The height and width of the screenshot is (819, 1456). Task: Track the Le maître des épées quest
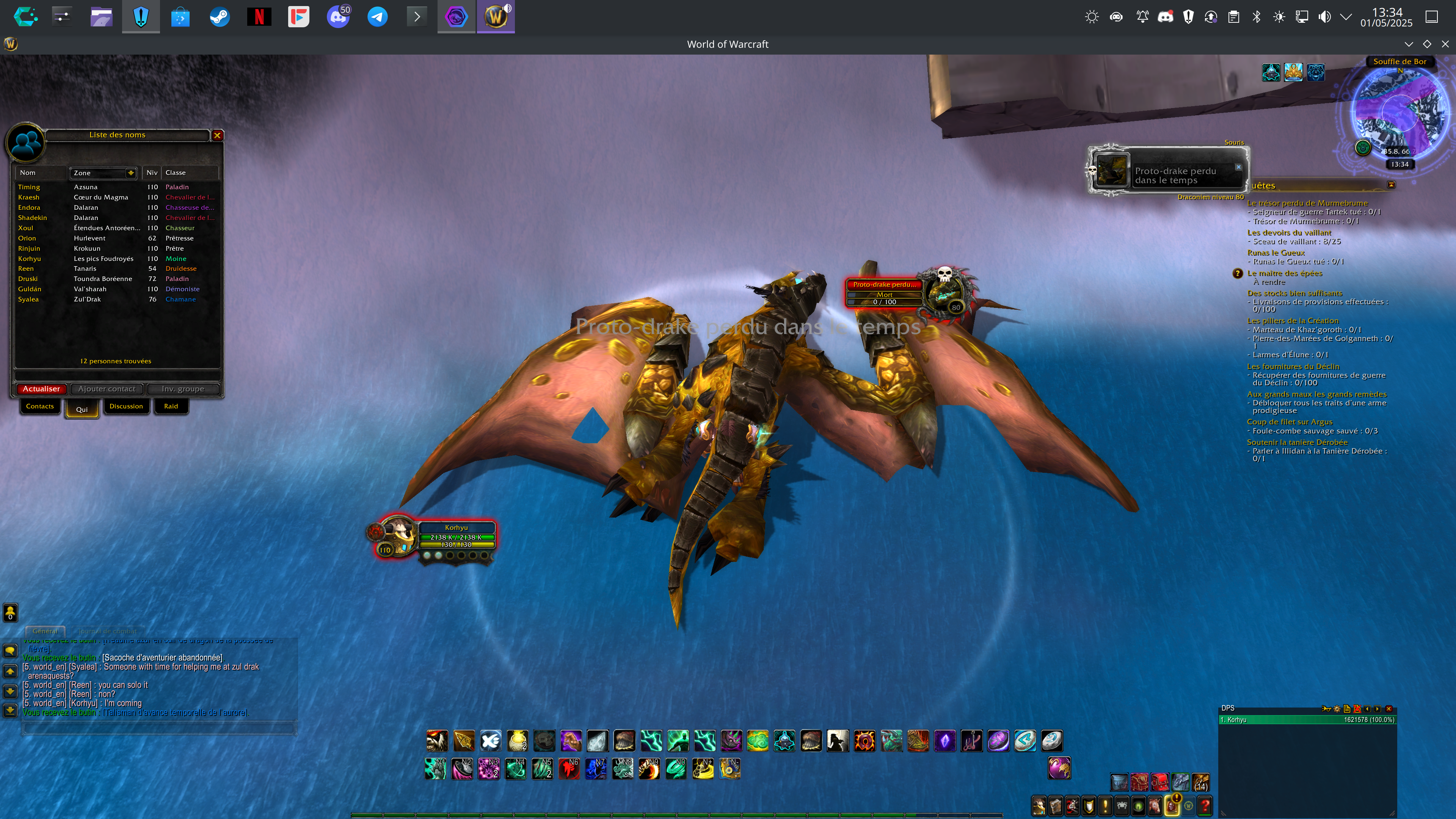[1285, 273]
